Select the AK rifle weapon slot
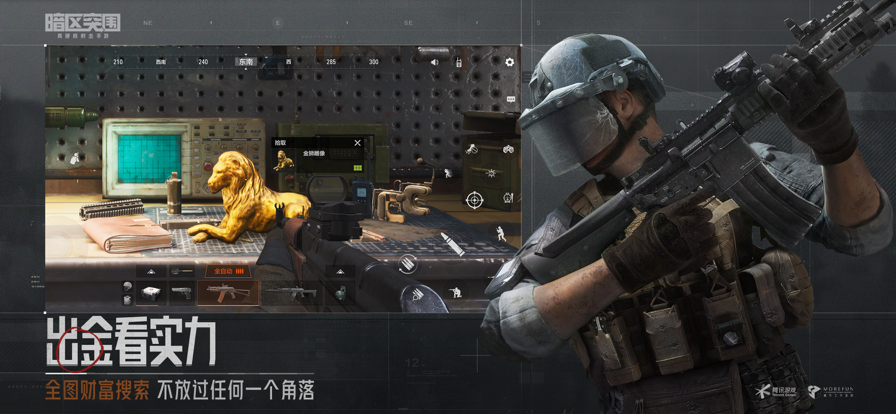896x414 pixels. (228, 292)
